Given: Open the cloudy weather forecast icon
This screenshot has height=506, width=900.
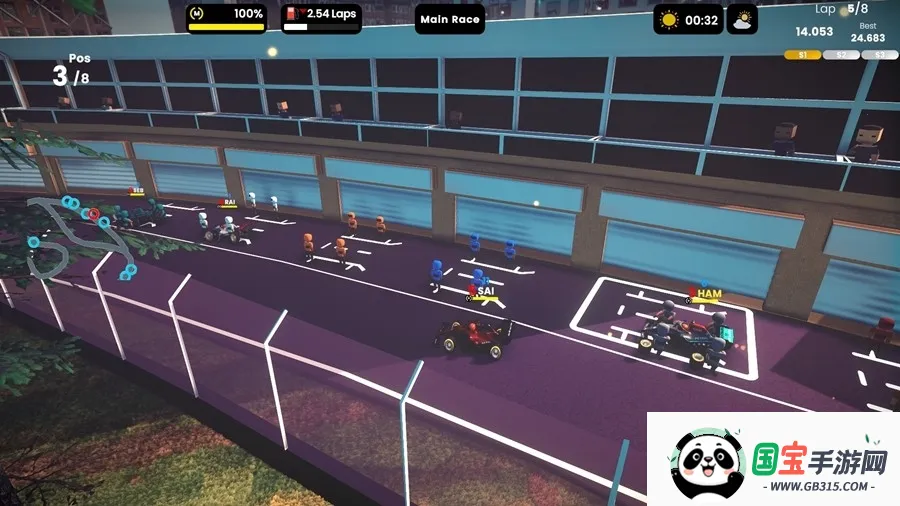Looking at the screenshot, I should tap(742, 19).
